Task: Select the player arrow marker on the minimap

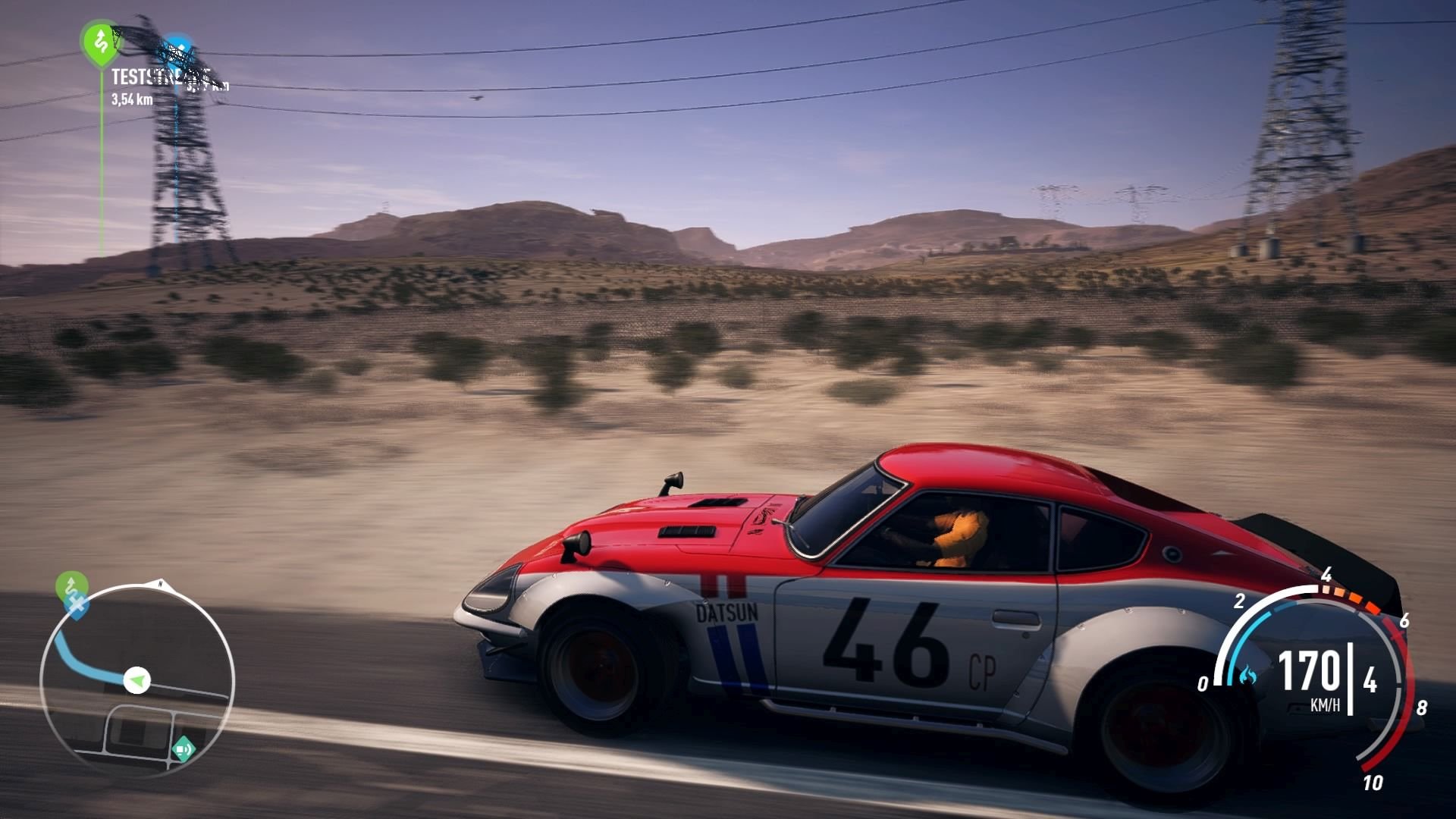Action: [x=136, y=678]
